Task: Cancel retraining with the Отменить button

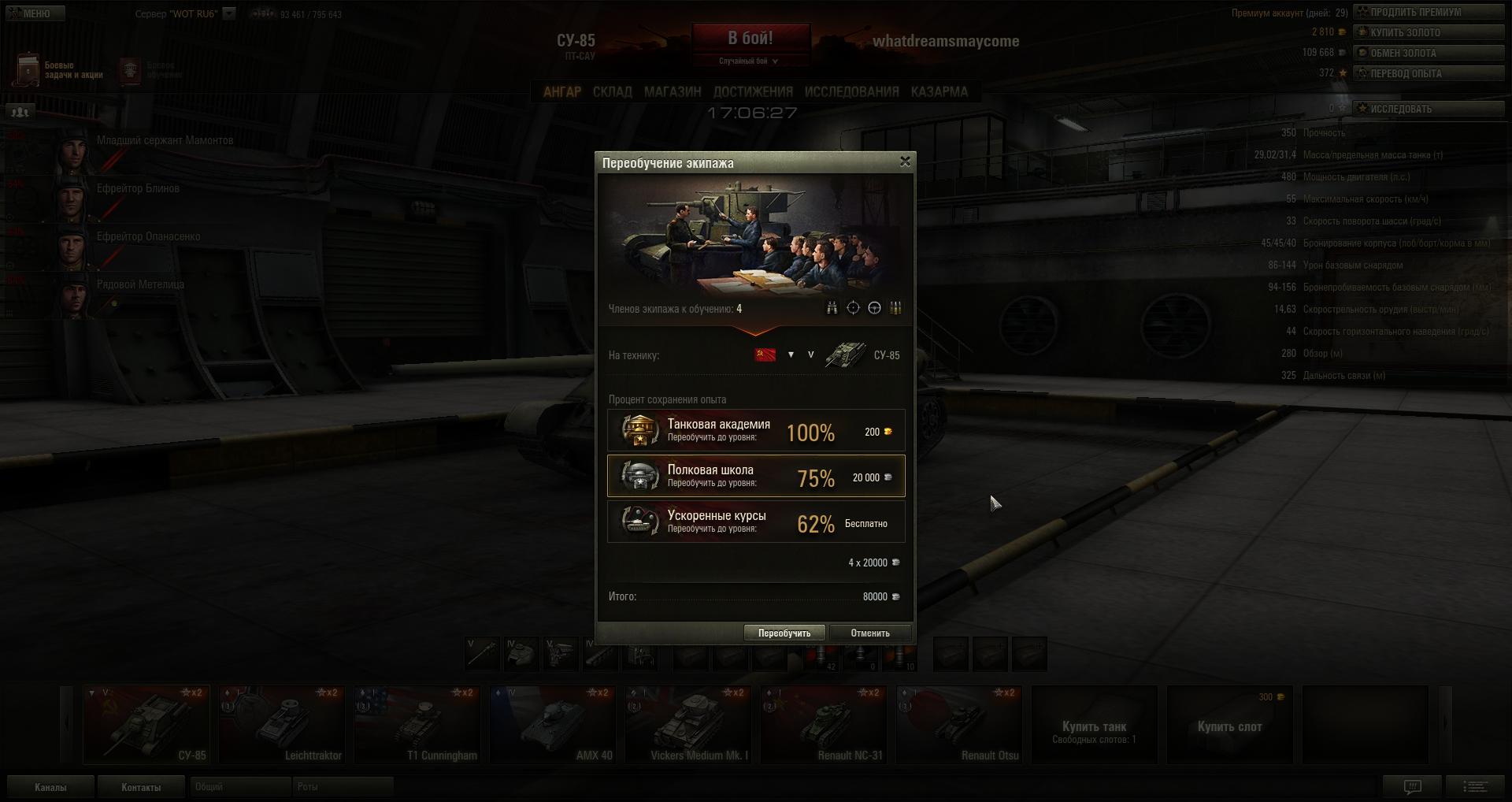Action: pos(870,633)
